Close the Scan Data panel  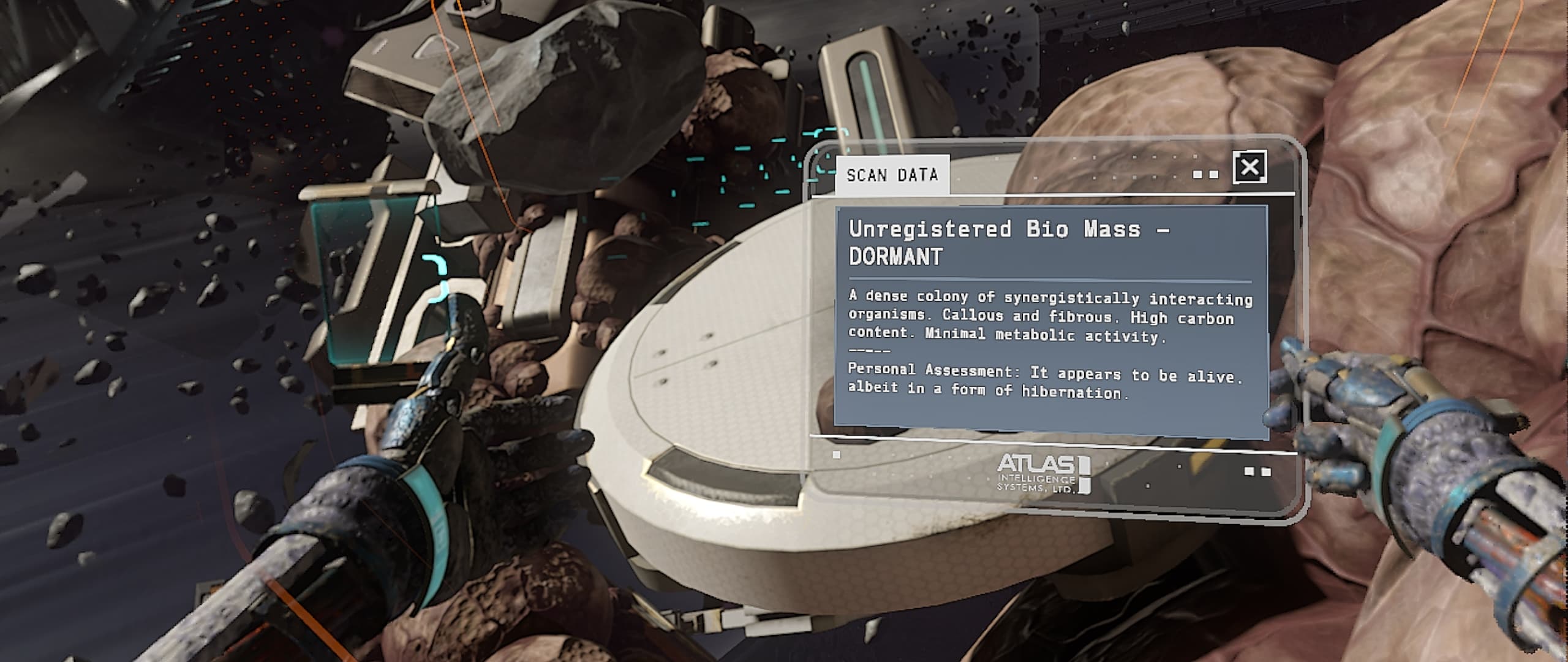pos(1249,167)
